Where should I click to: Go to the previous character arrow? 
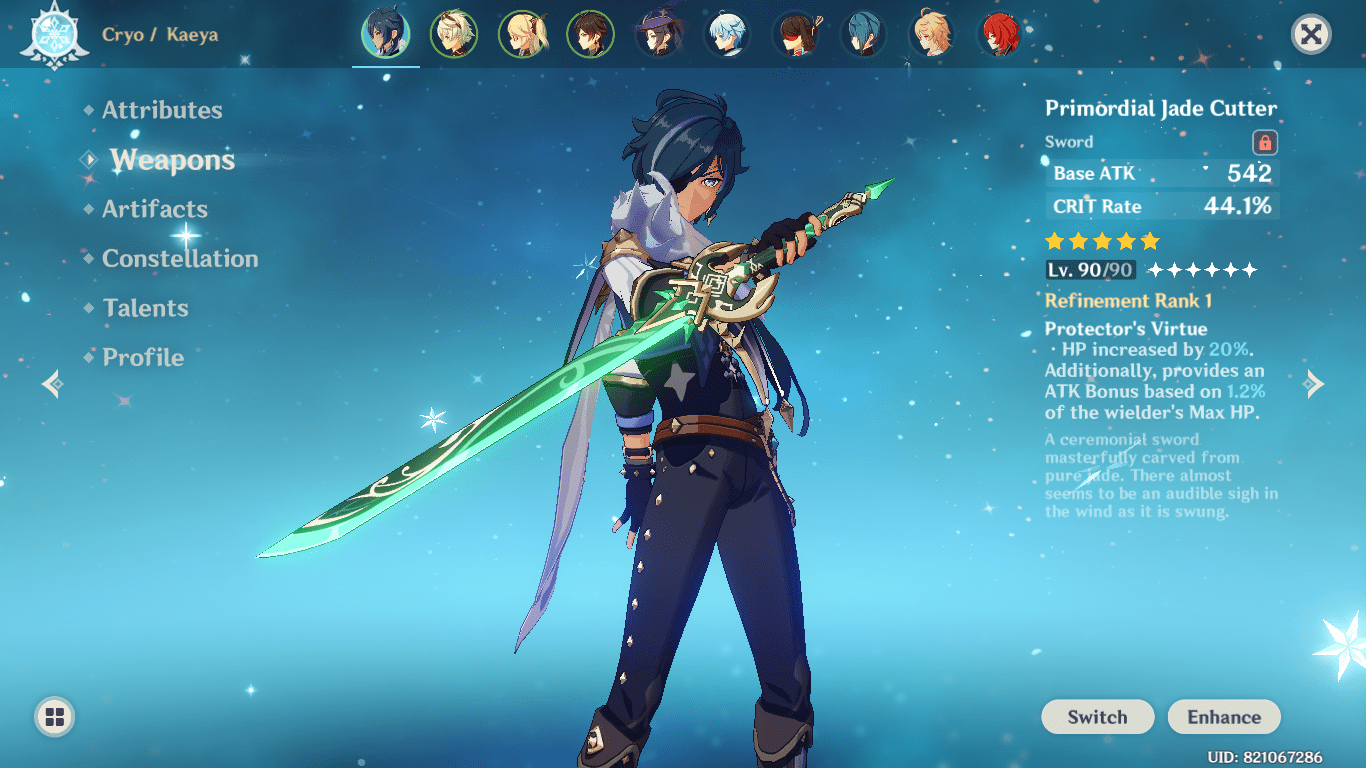click(x=51, y=383)
